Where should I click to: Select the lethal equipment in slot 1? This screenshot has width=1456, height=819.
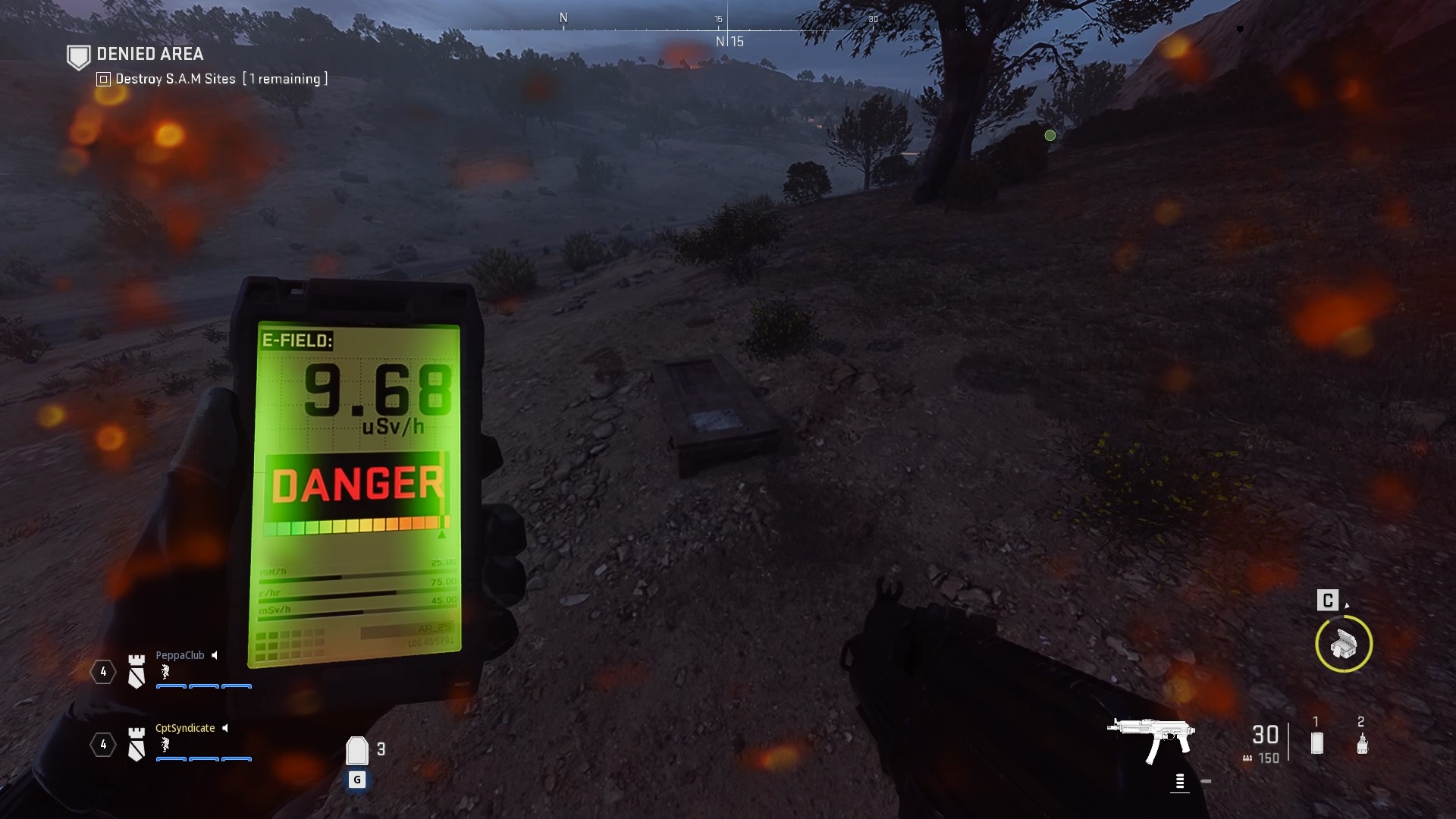[x=1316, y=742]
